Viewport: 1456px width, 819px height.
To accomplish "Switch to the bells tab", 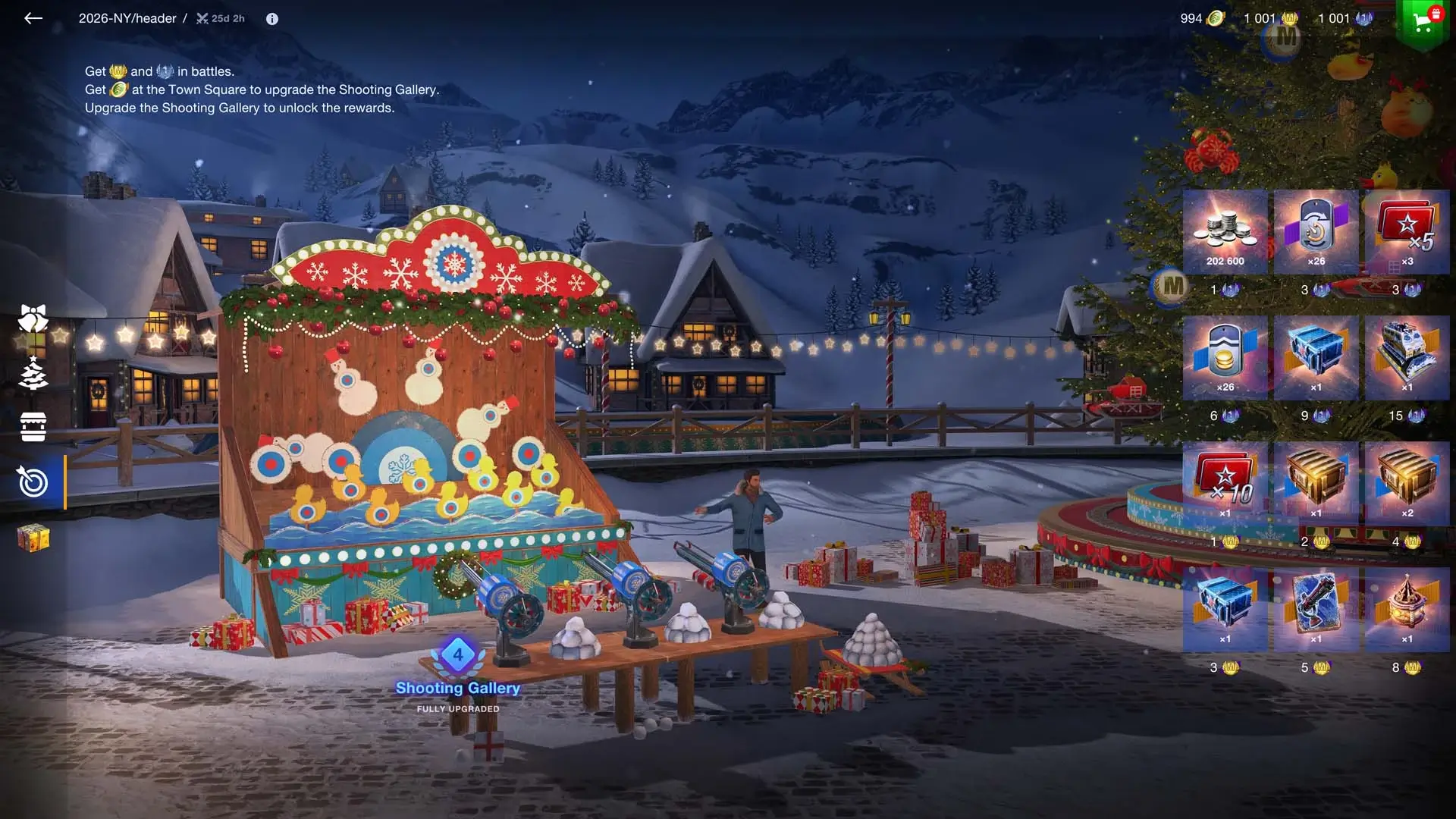I will tap(33, 319).
